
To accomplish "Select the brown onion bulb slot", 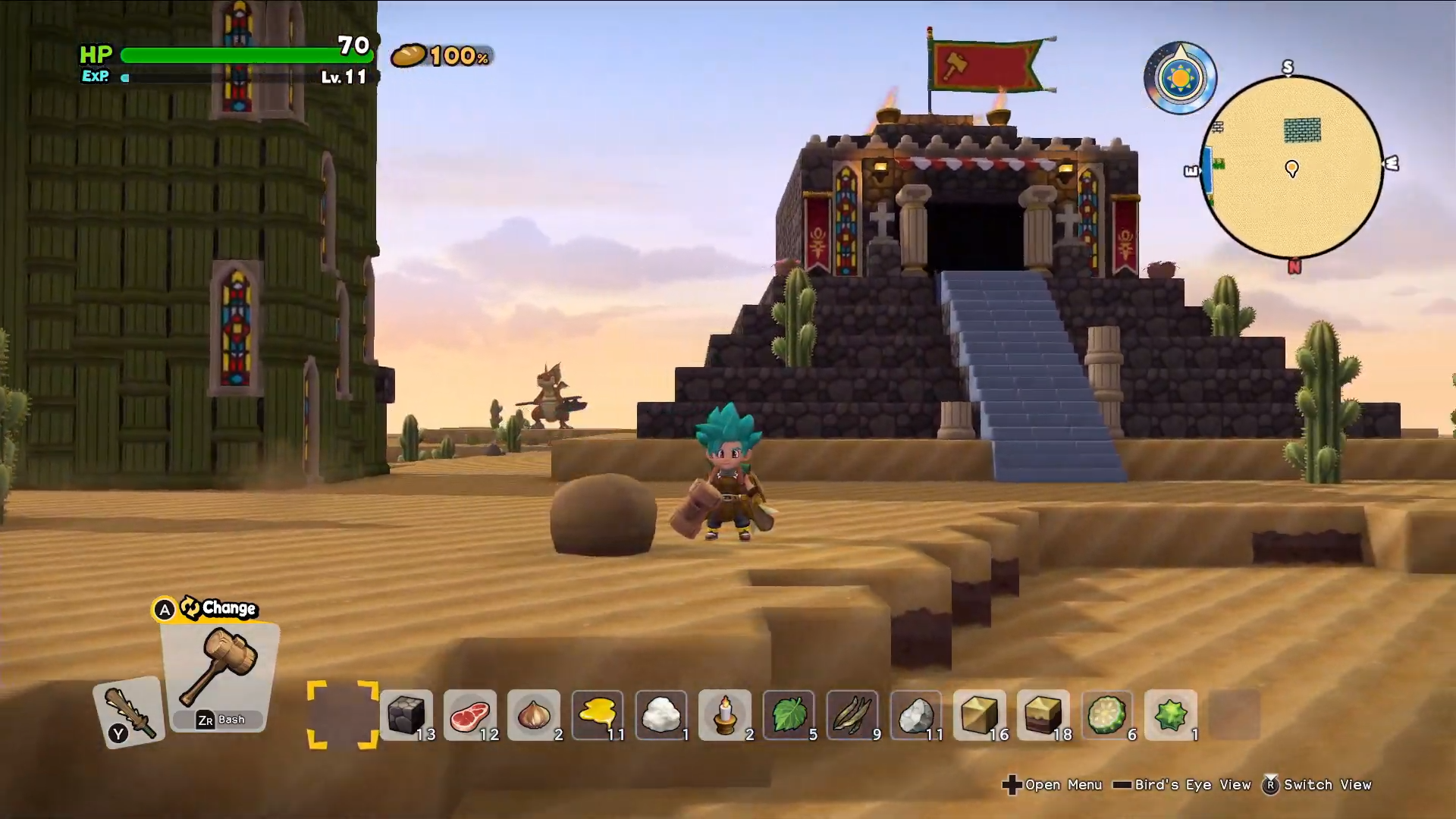I will pos(534,714).
